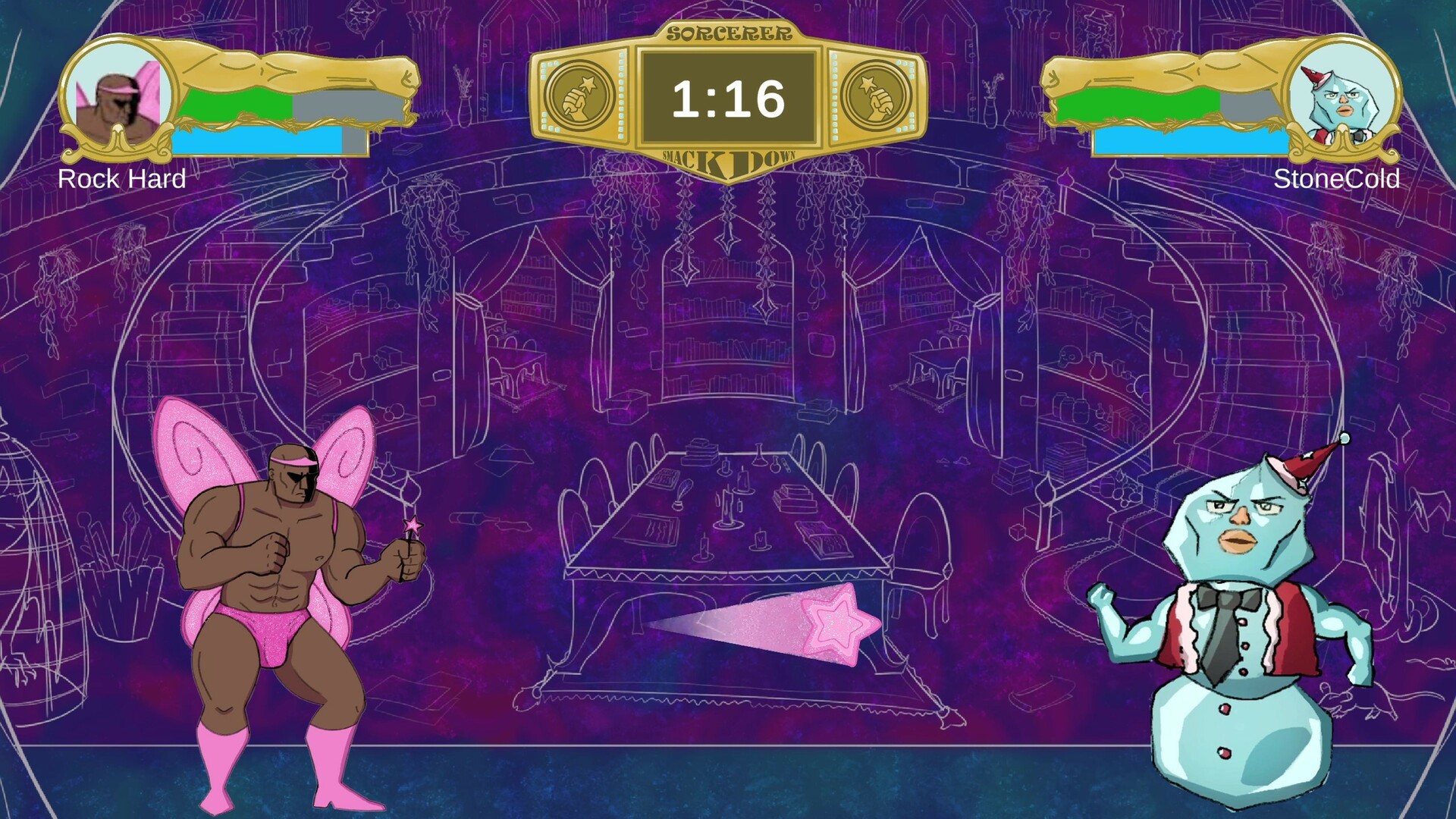Click the pink star wand in Rock Hard's hand
The height and width of the screenshot is (819, 1456).
click(412, 527)
